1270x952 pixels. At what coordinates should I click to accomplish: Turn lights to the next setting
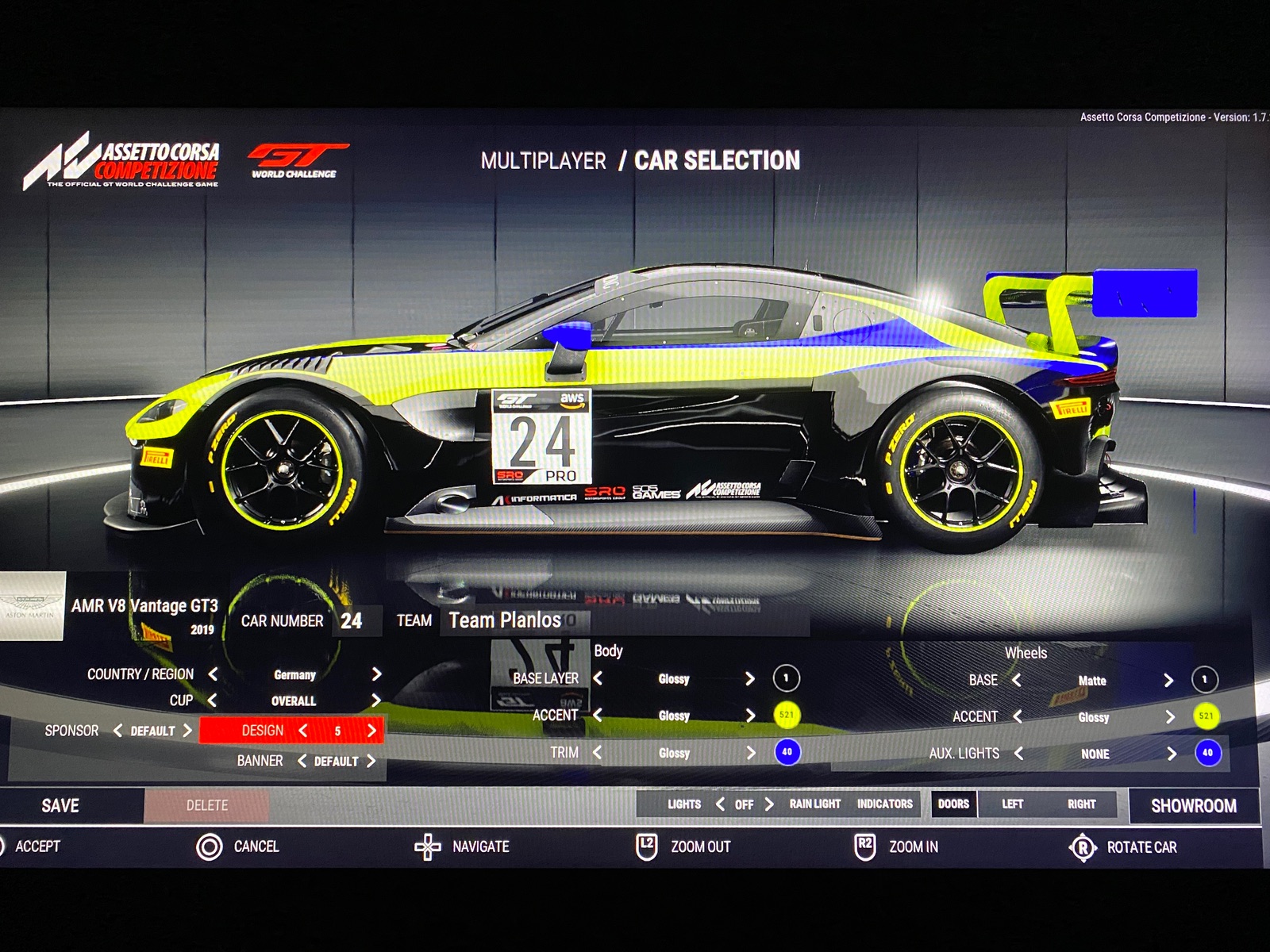click(x=768, y=804)
